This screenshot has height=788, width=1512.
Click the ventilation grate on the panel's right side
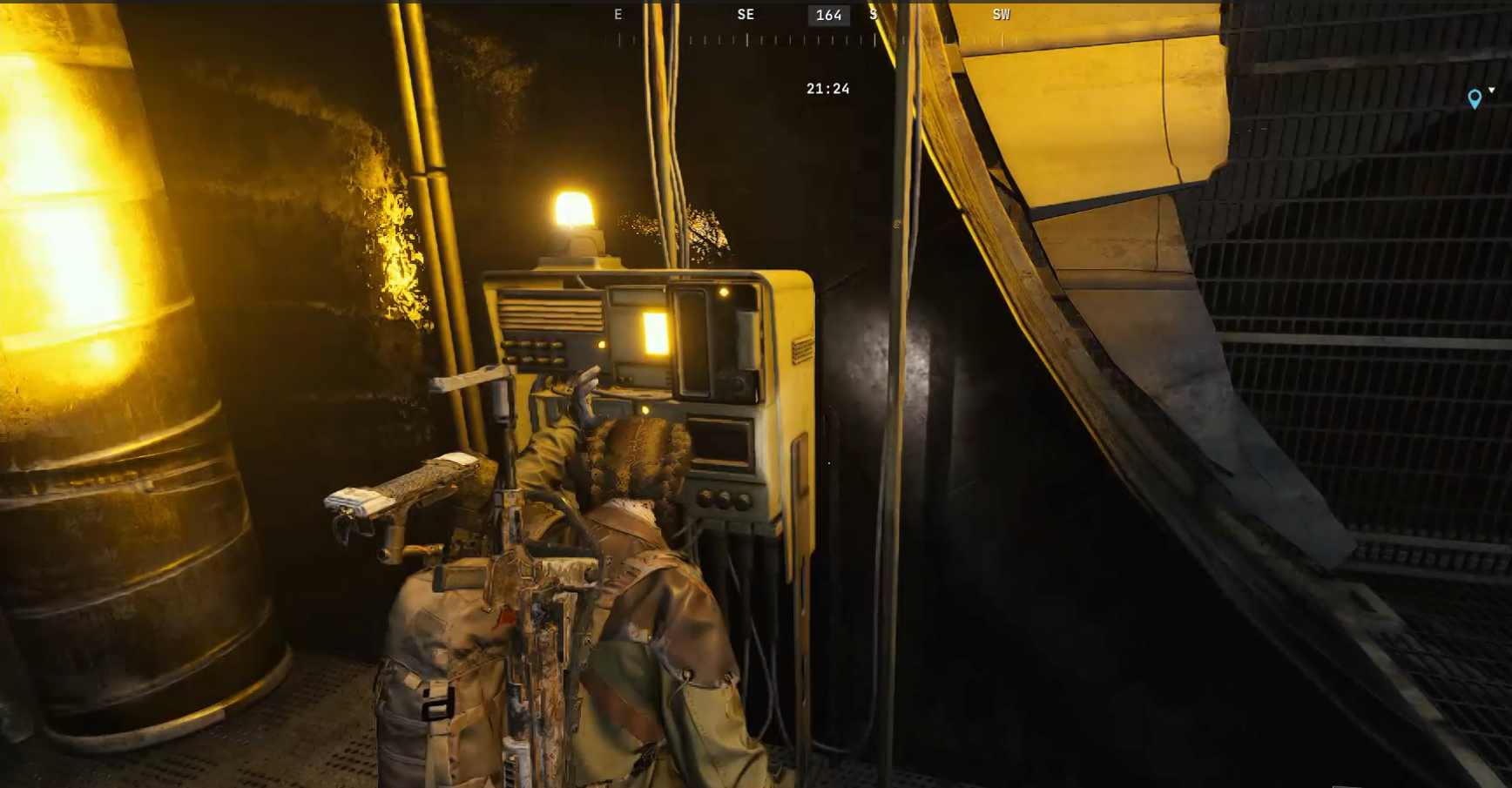click(802, 351)
